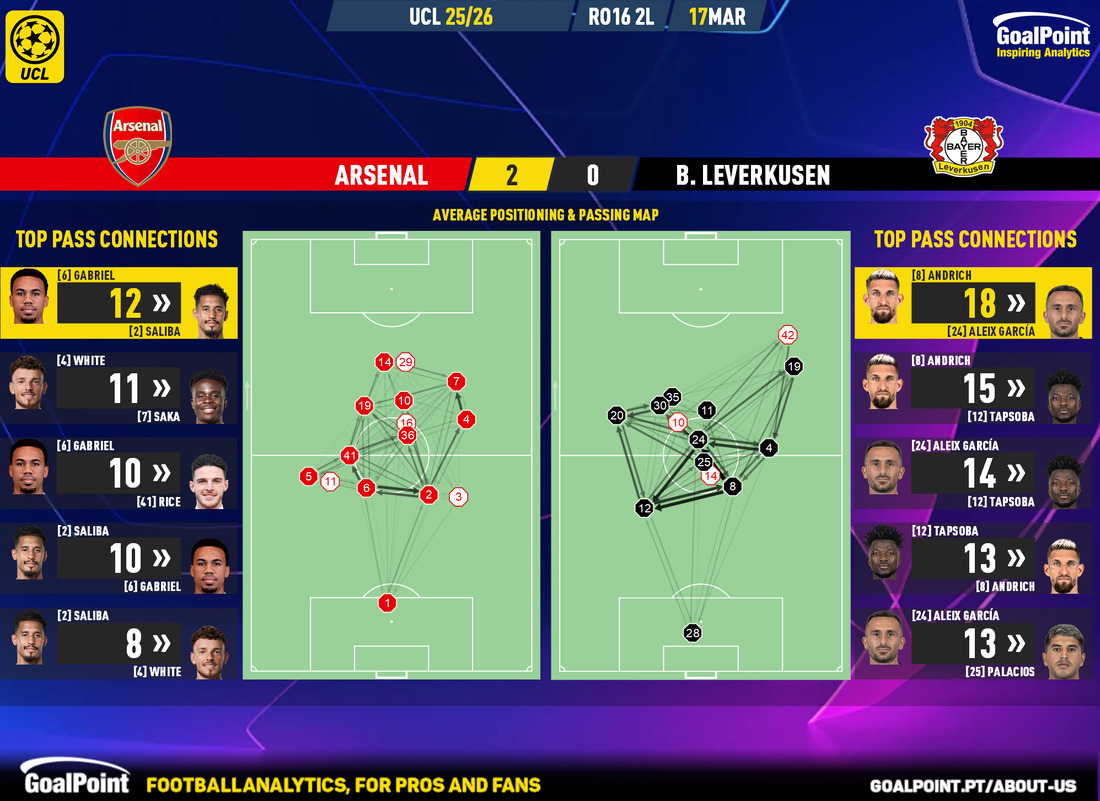Choose the White to Saka pass connection
The image size is (1100, 801).
tap(120, 387)
